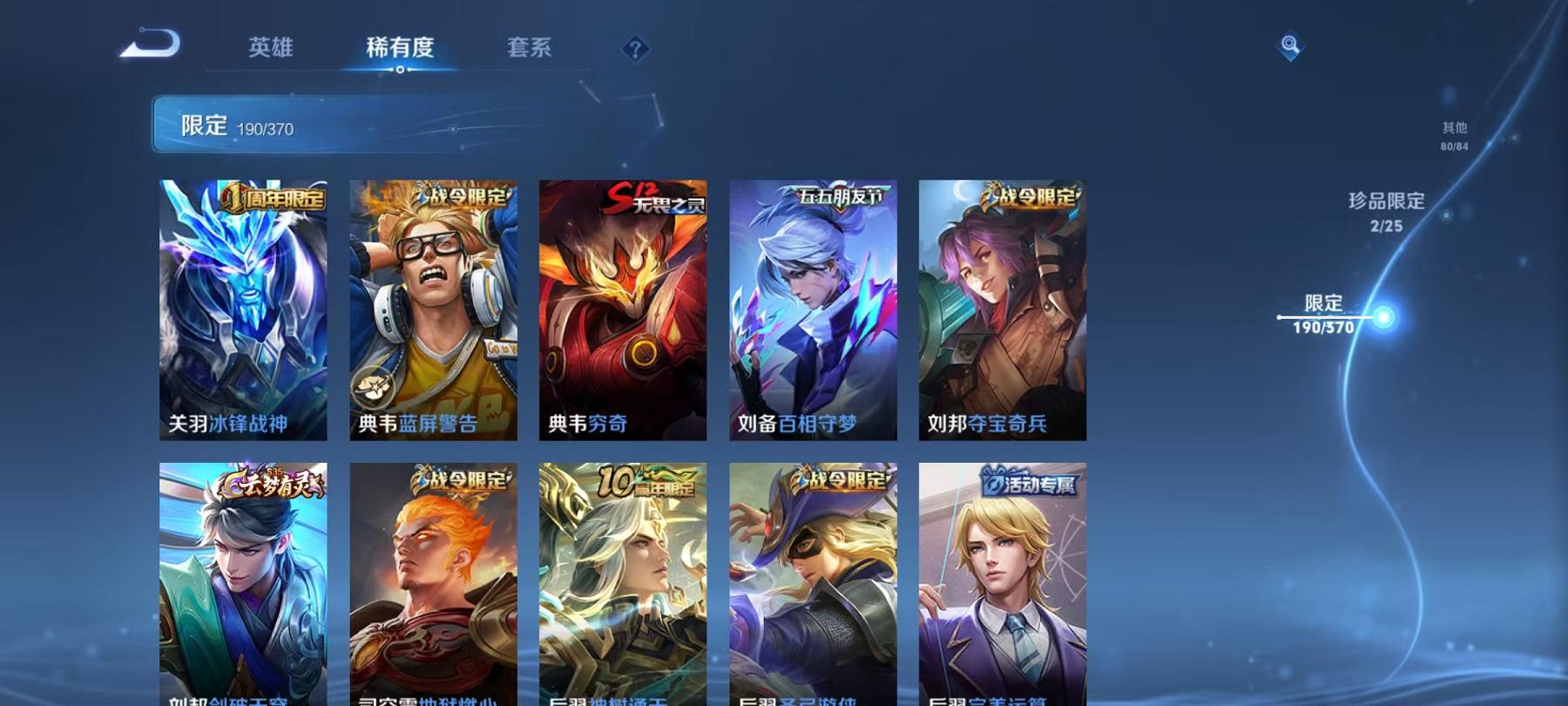Switch to the 套系 tab
1568x706 pixels.
click(x=531, y=50)
